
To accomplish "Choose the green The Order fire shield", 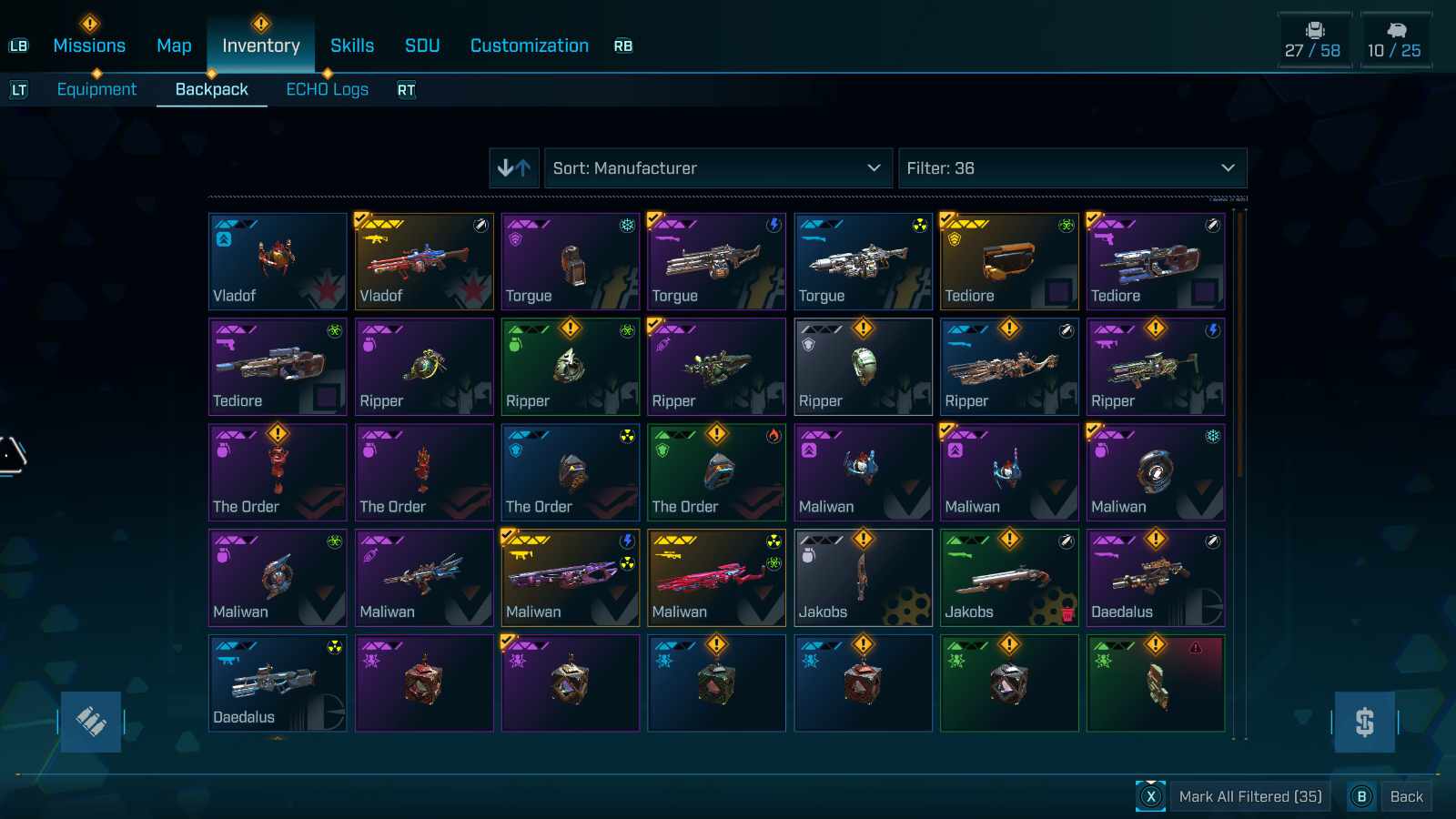I will pos(716,472).
